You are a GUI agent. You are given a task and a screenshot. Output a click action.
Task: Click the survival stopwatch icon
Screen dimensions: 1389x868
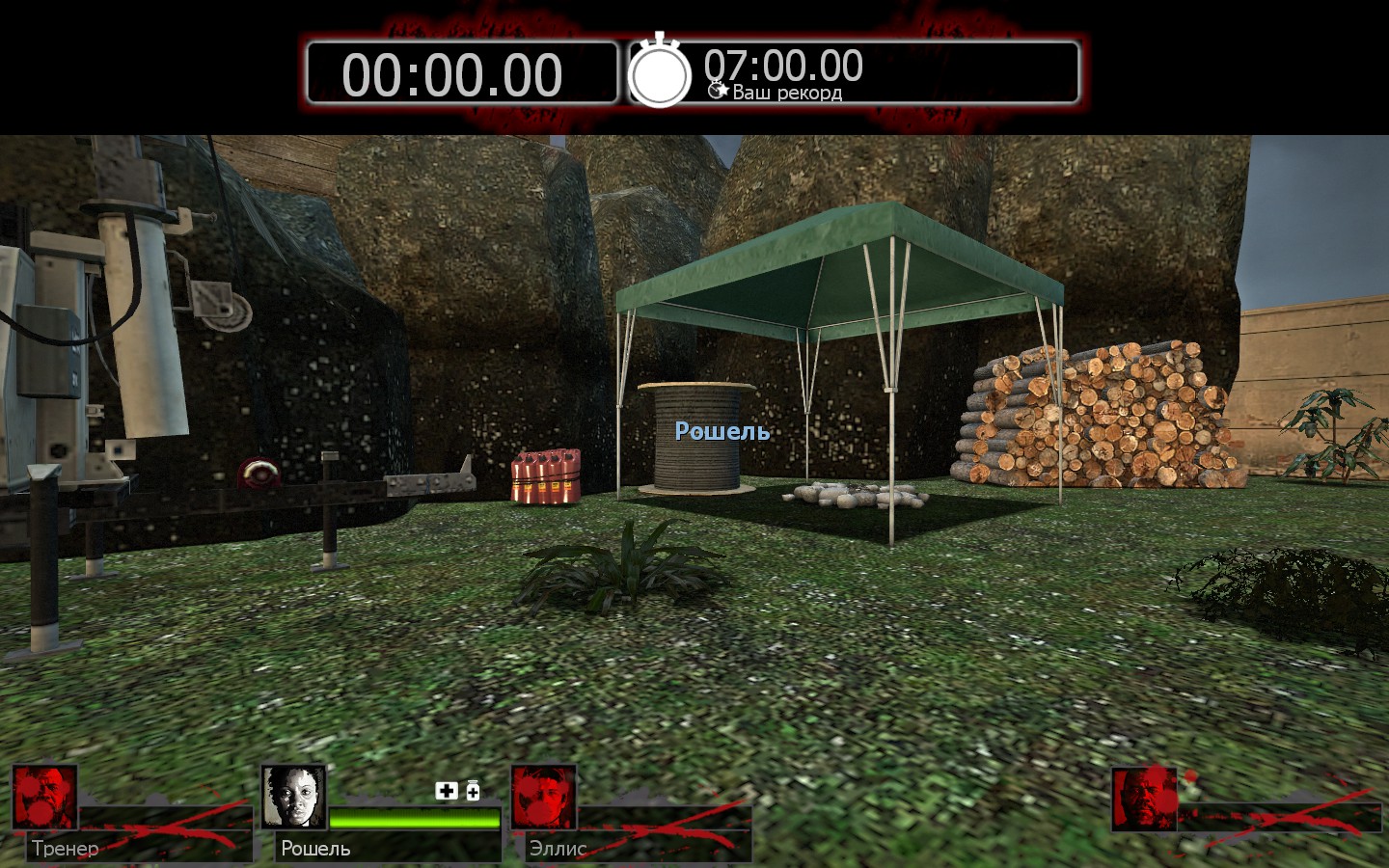[x=660, y=72]
